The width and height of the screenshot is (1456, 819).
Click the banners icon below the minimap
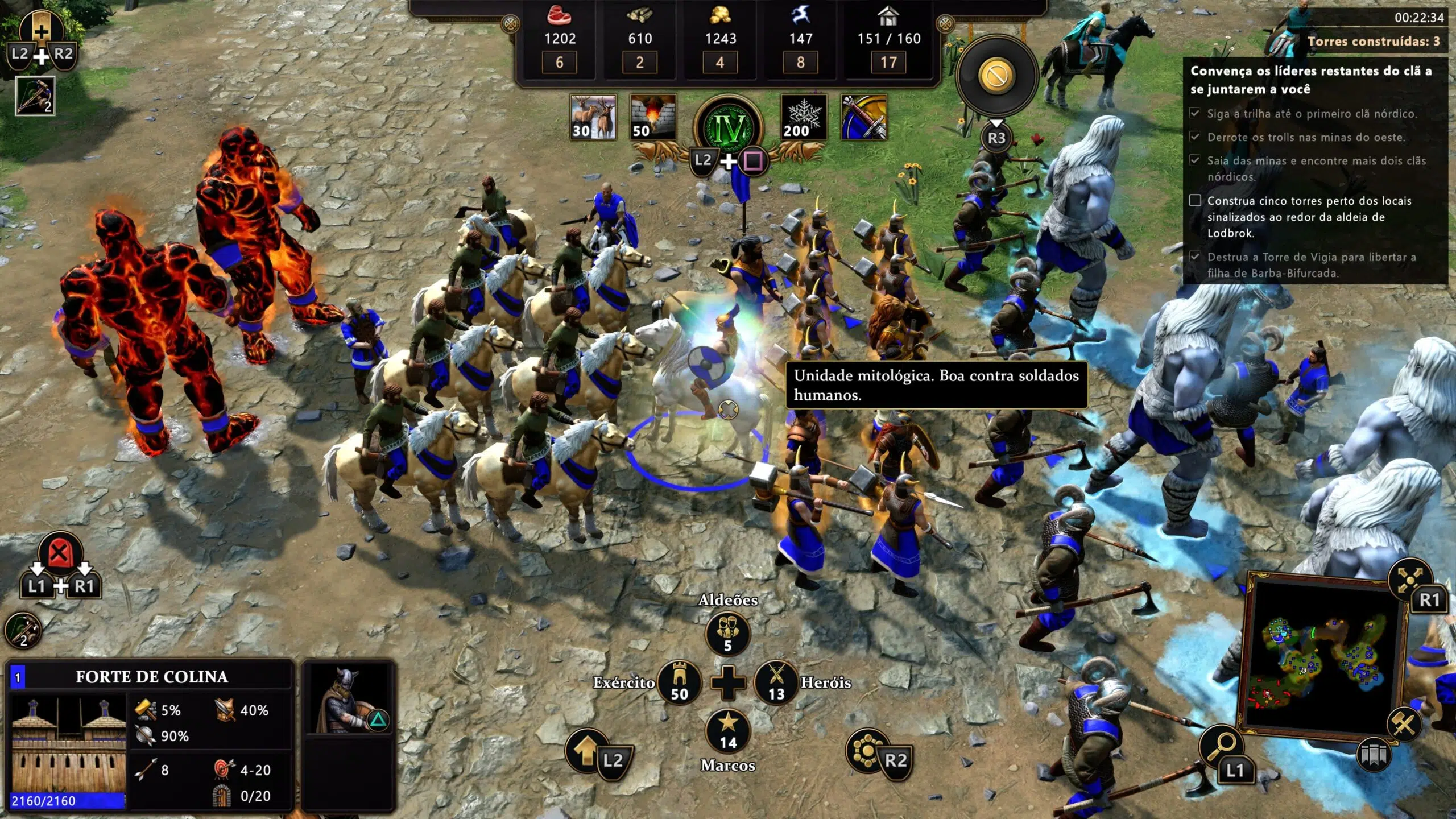[x=1374, y=755]
